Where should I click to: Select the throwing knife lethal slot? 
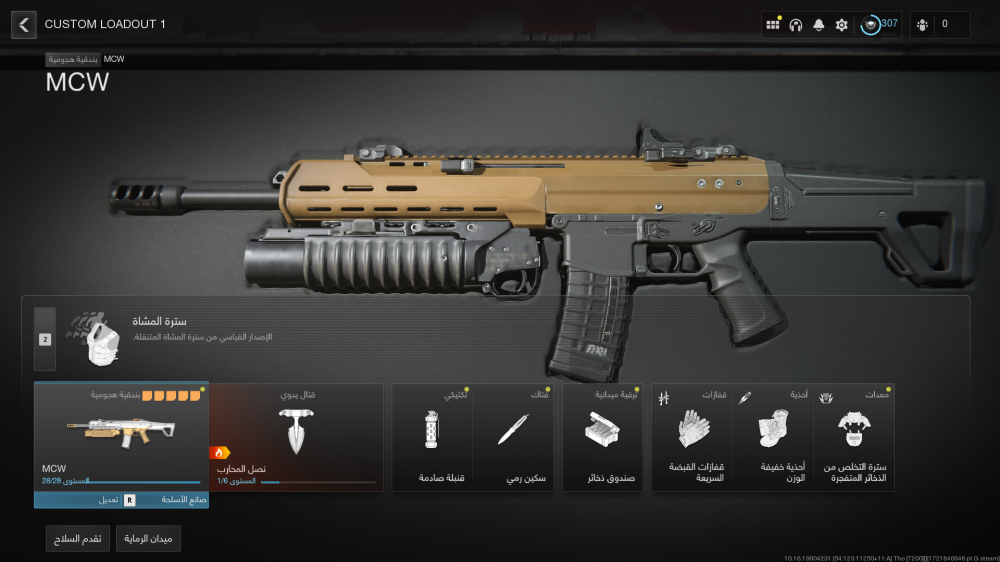(x=513, y=437)
